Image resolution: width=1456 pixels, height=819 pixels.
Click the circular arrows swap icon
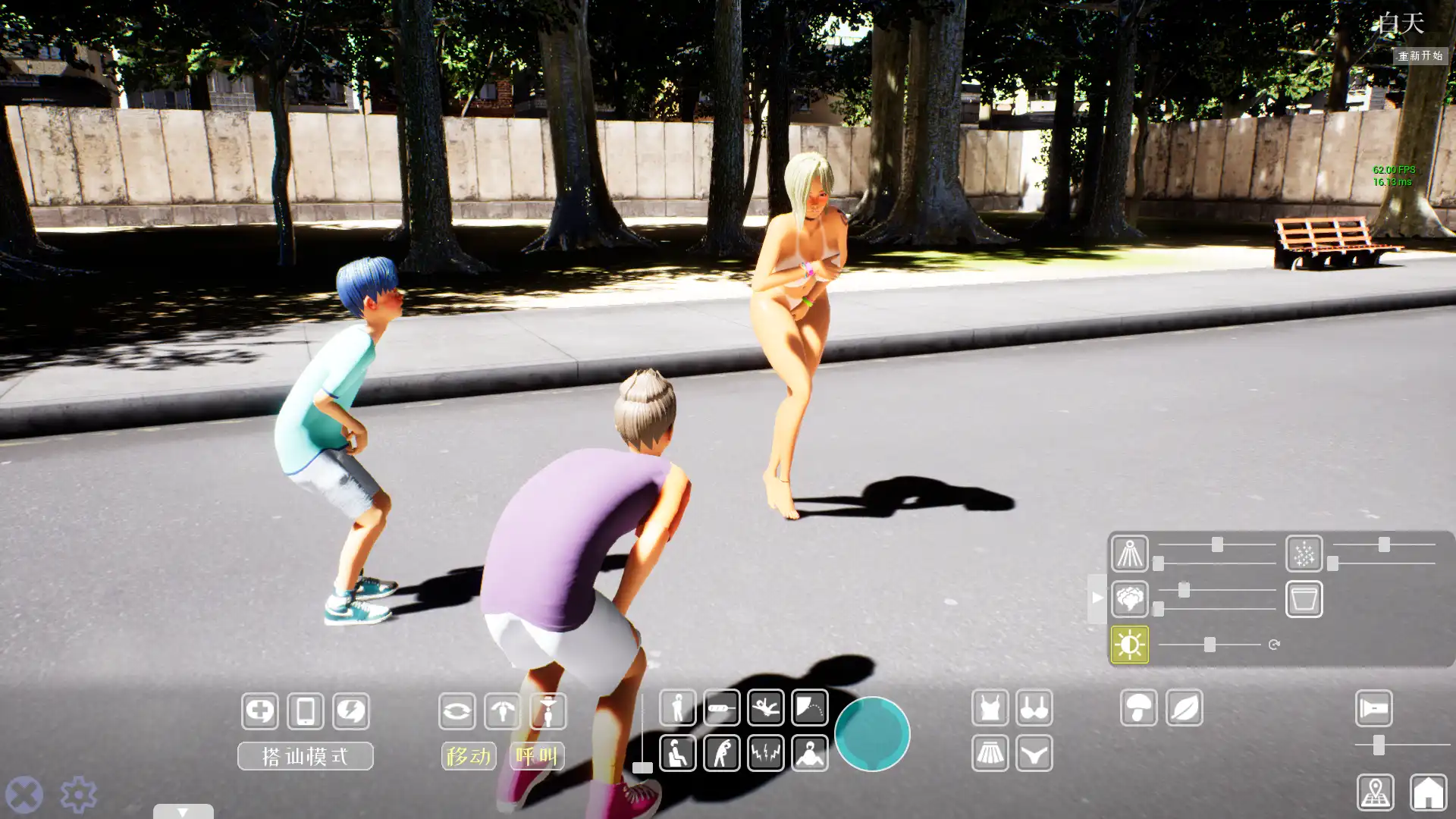[457, 711]
